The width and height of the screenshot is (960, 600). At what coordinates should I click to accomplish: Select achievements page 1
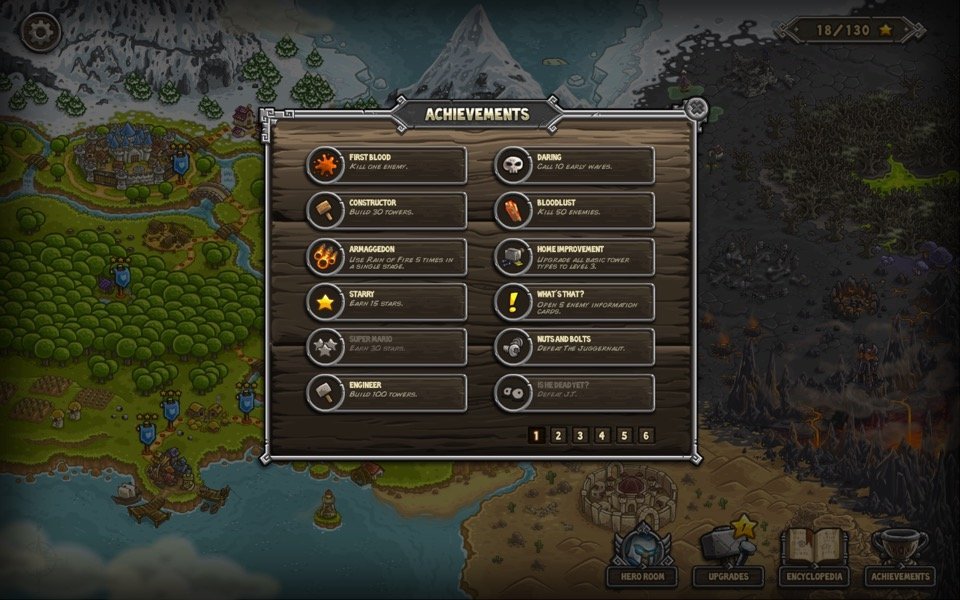click(536, 435)
